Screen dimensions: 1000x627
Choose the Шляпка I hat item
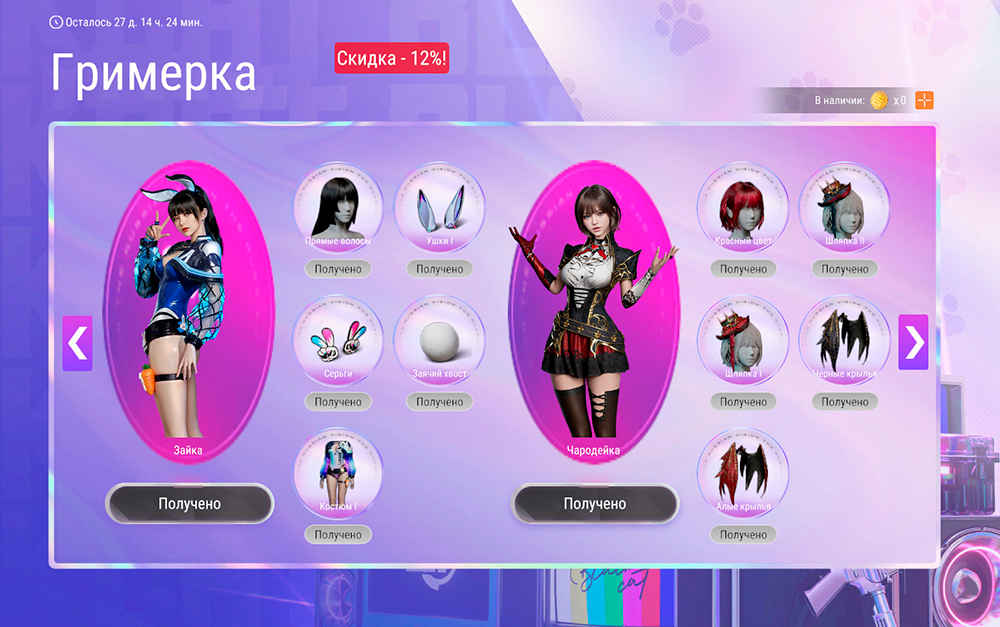(743, 340)
